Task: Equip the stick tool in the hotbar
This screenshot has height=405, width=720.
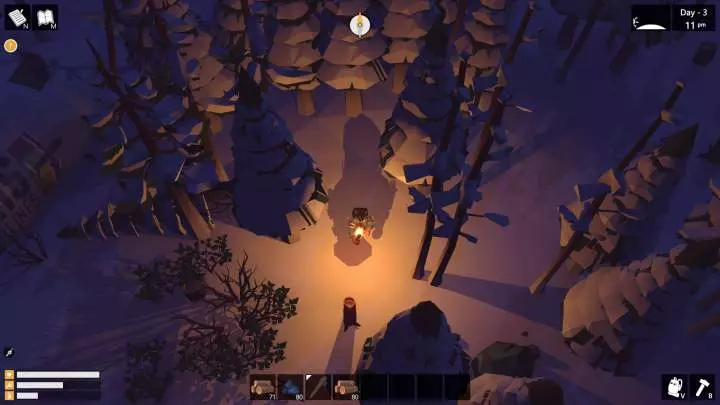Action: pyautogui.click(x=318, y=387)
